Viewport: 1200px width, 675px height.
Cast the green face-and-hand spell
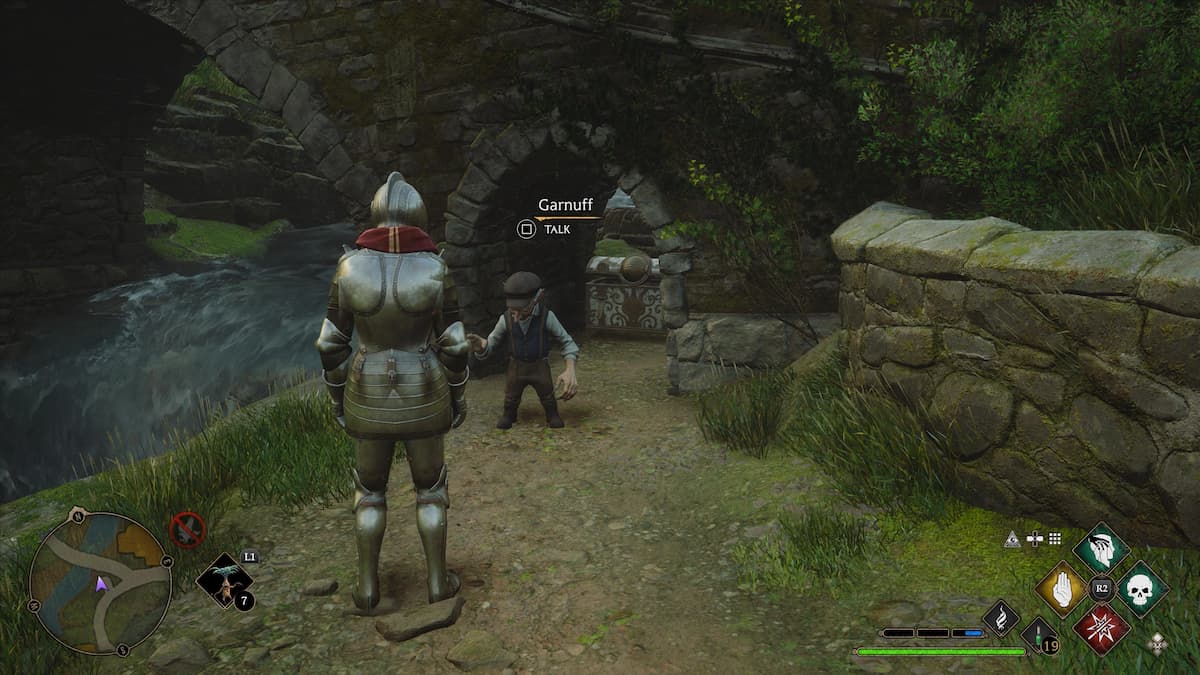[1101, 547]
